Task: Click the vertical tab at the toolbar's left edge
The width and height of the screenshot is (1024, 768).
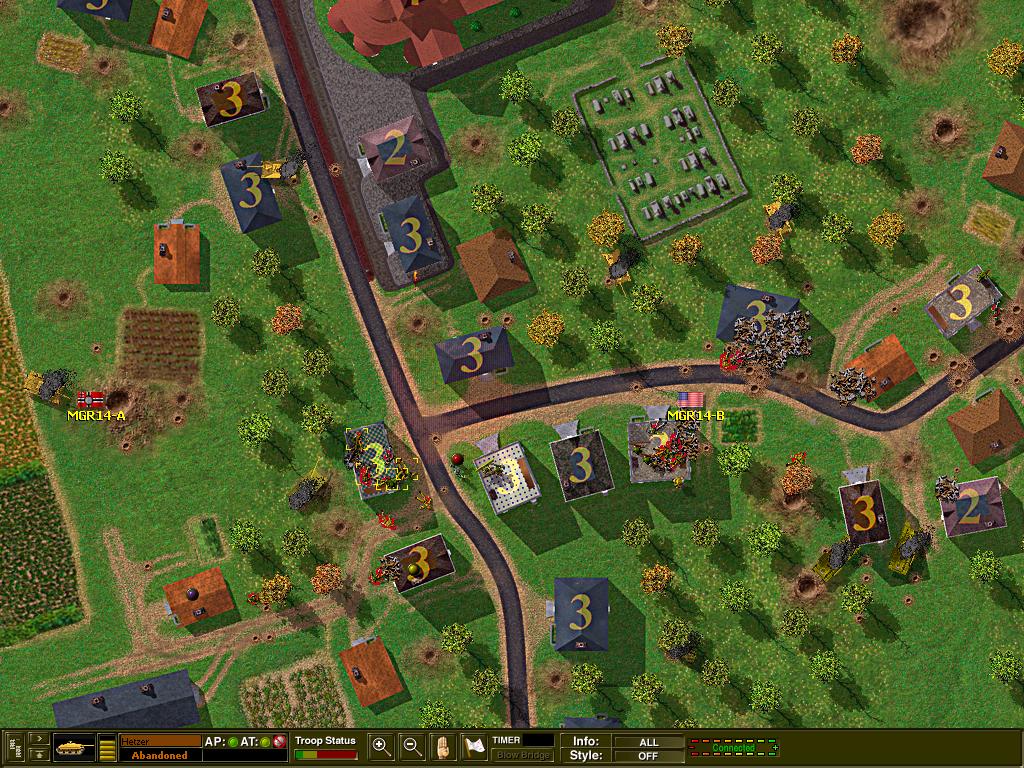Action: [x=13, y=748]
